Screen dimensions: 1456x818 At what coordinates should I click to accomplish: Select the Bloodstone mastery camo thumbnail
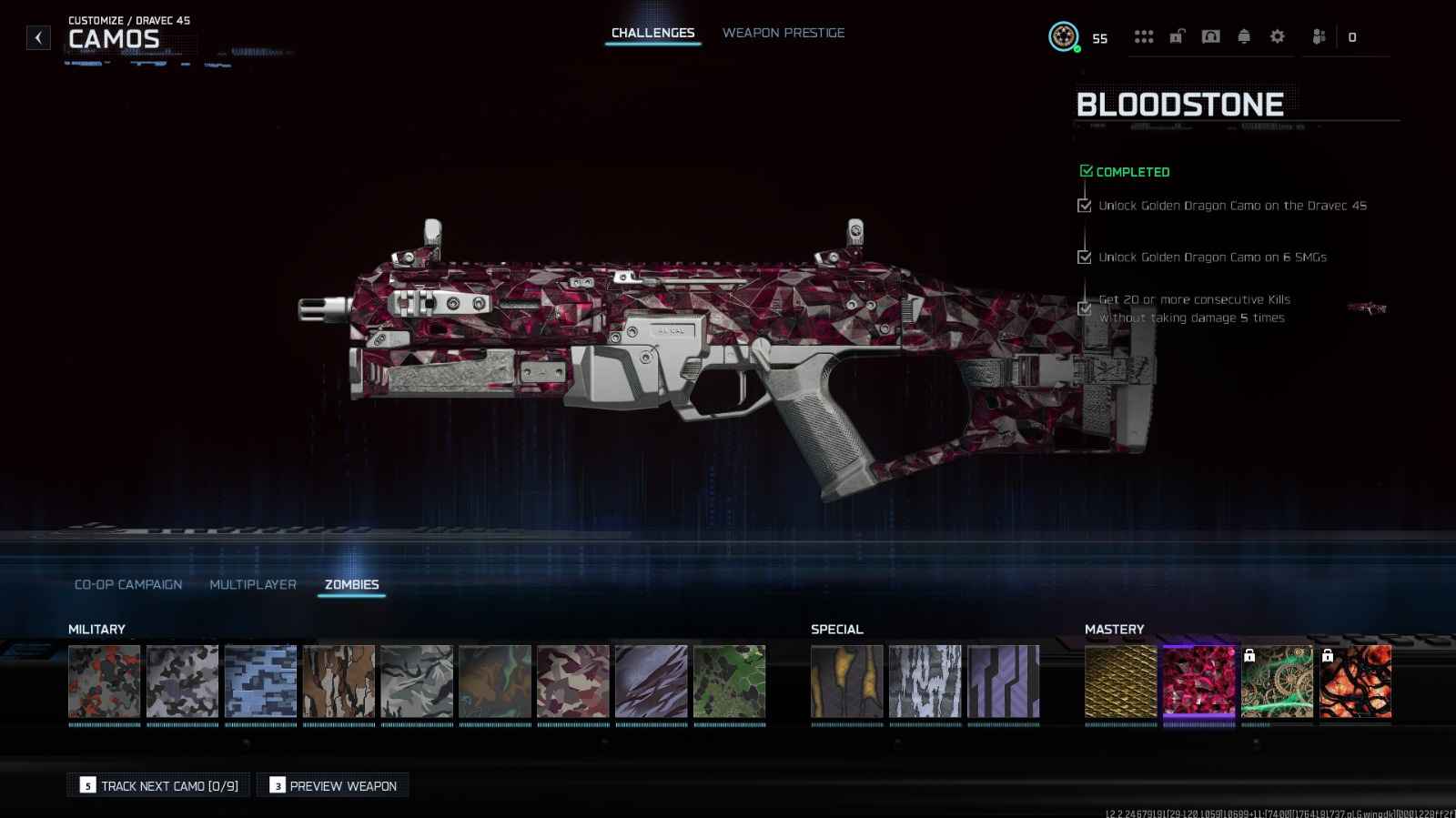pyautogui.click(x=1198, y=682)
